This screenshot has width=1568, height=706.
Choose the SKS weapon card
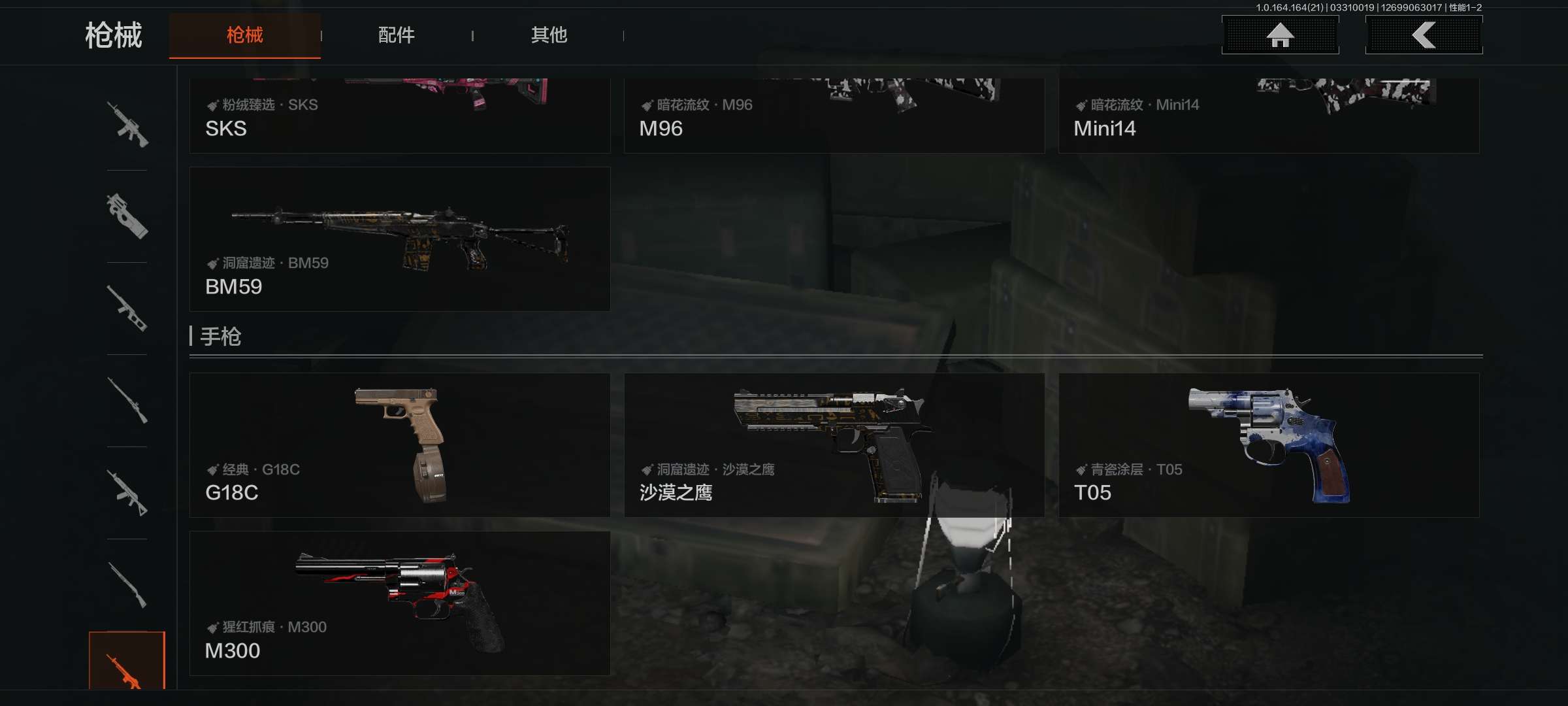coord(399,116)
